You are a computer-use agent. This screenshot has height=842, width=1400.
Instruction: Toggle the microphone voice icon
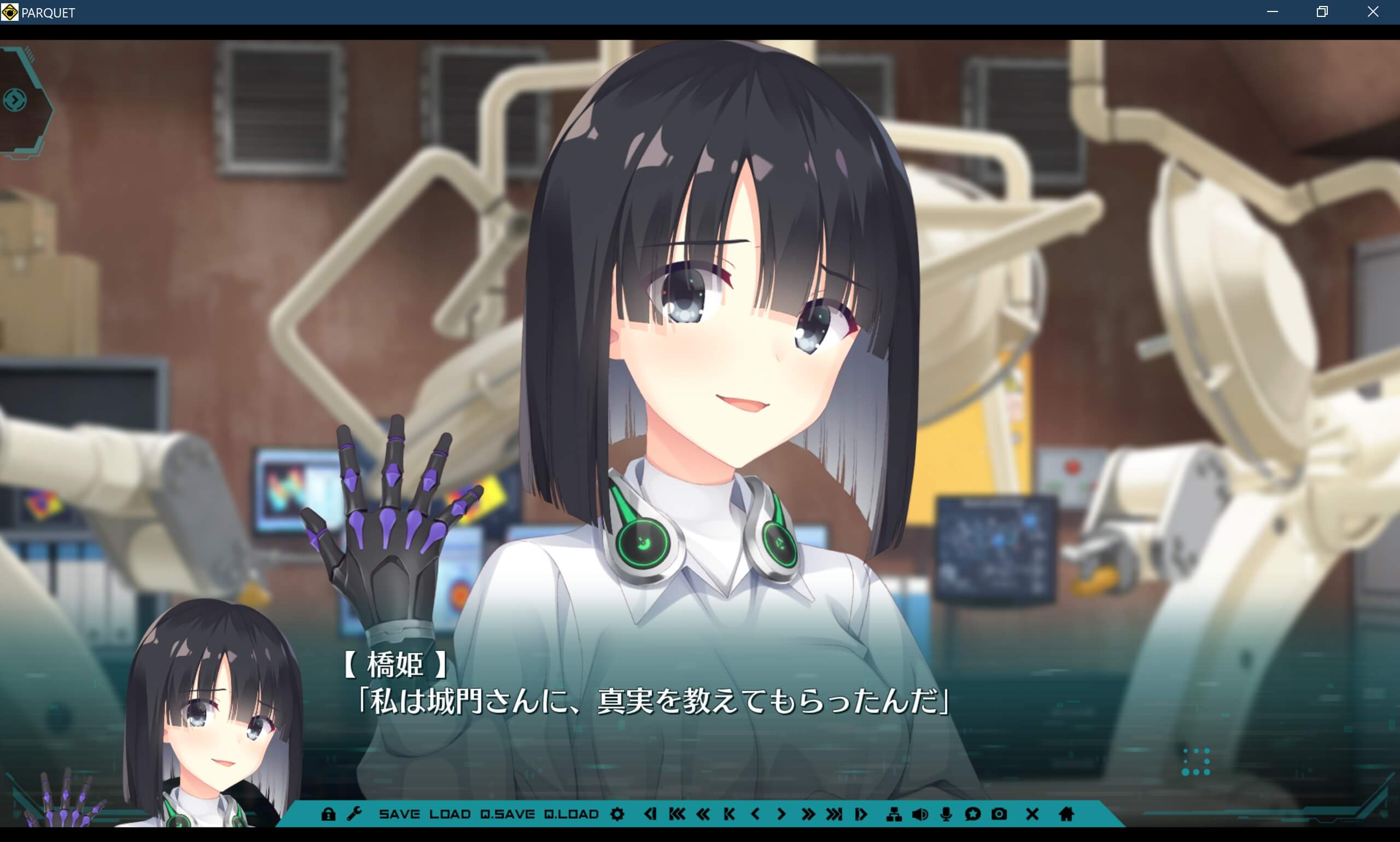click(x=945, y=815)
